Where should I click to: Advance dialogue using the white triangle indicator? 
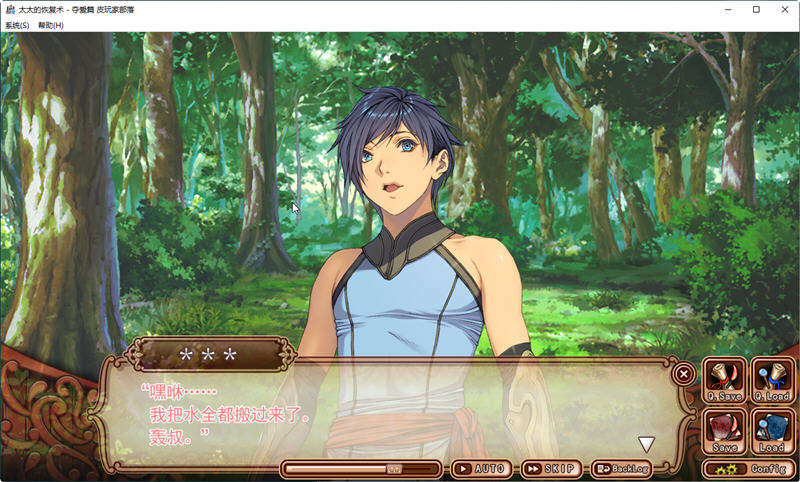647,444
